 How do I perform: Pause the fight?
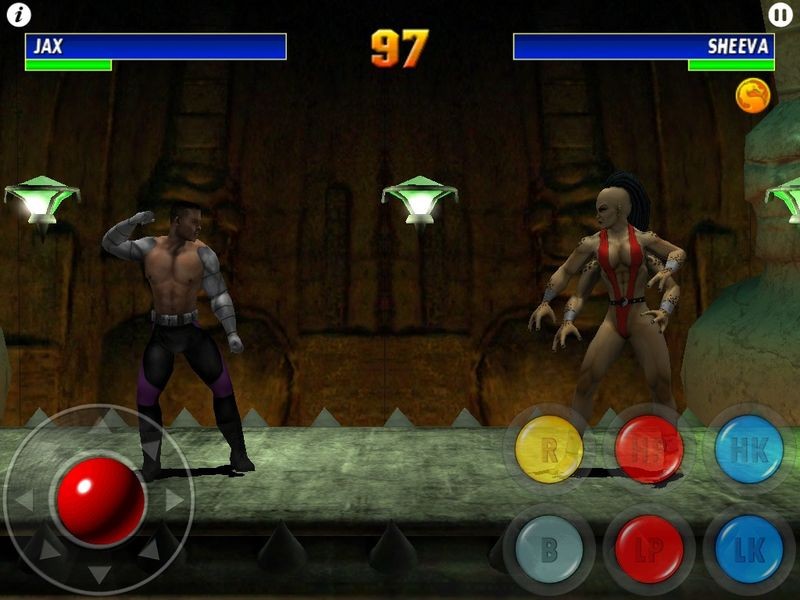point(780,15)
